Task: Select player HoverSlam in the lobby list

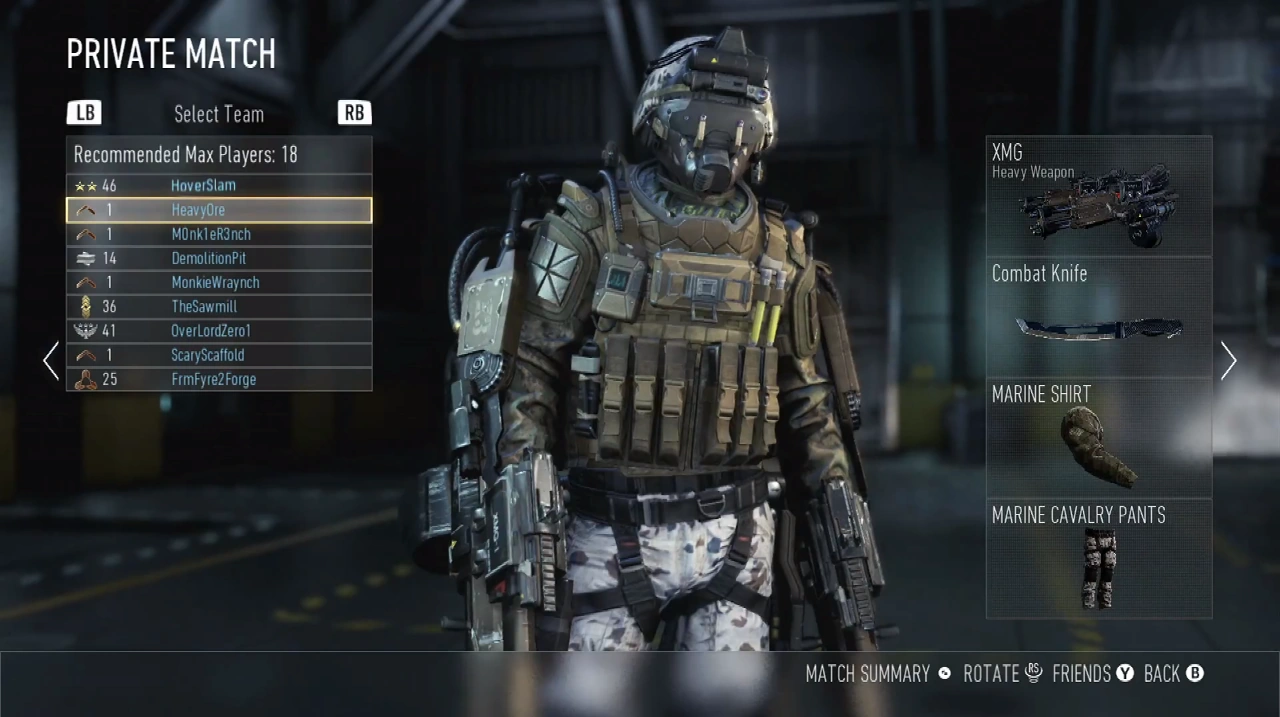Action: (219, 186)
